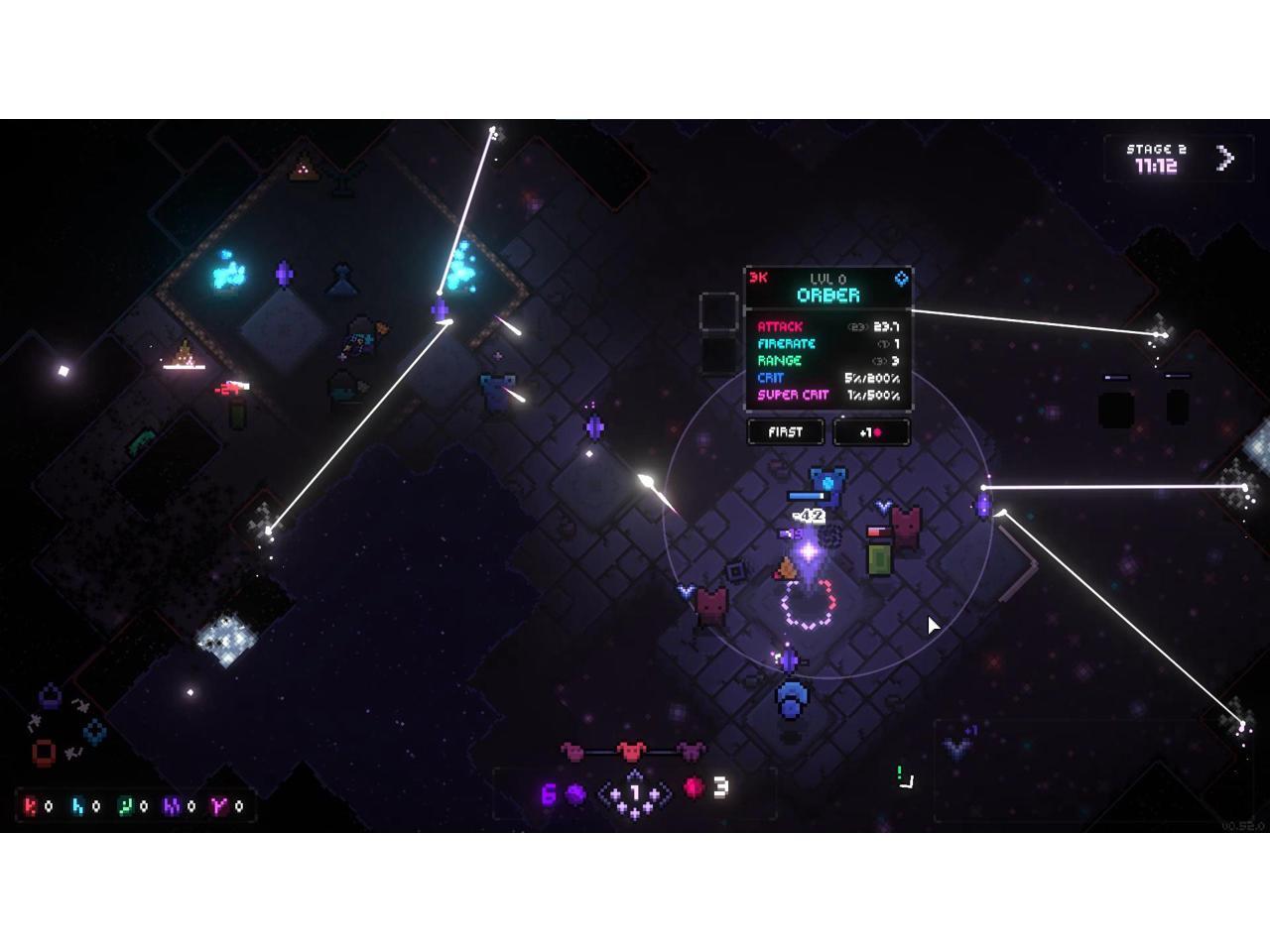Select the red square shape icon
This screenshot has width=1270, height=952.
(x=44, y=753)
